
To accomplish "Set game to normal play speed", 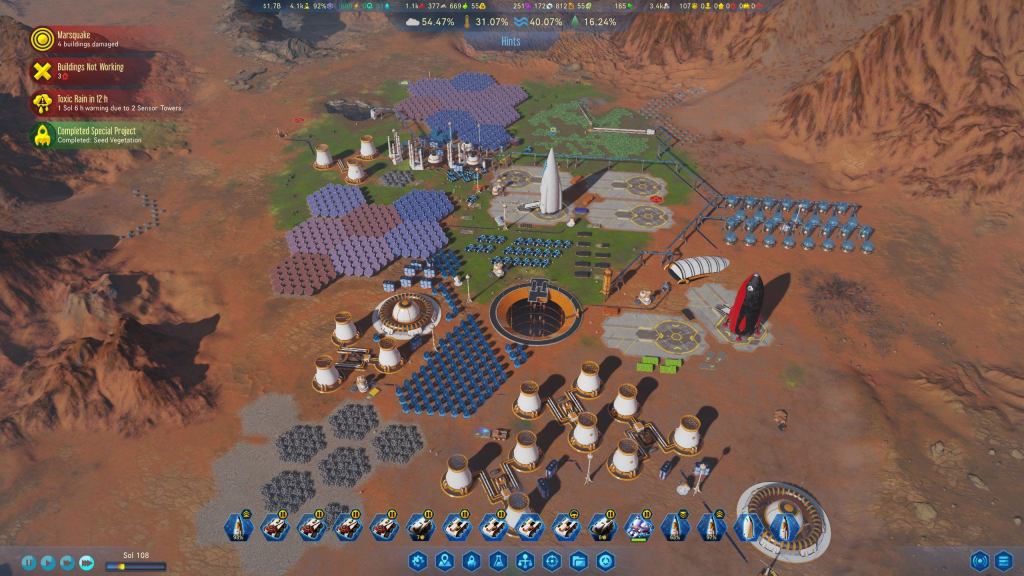I will point(48,562).
